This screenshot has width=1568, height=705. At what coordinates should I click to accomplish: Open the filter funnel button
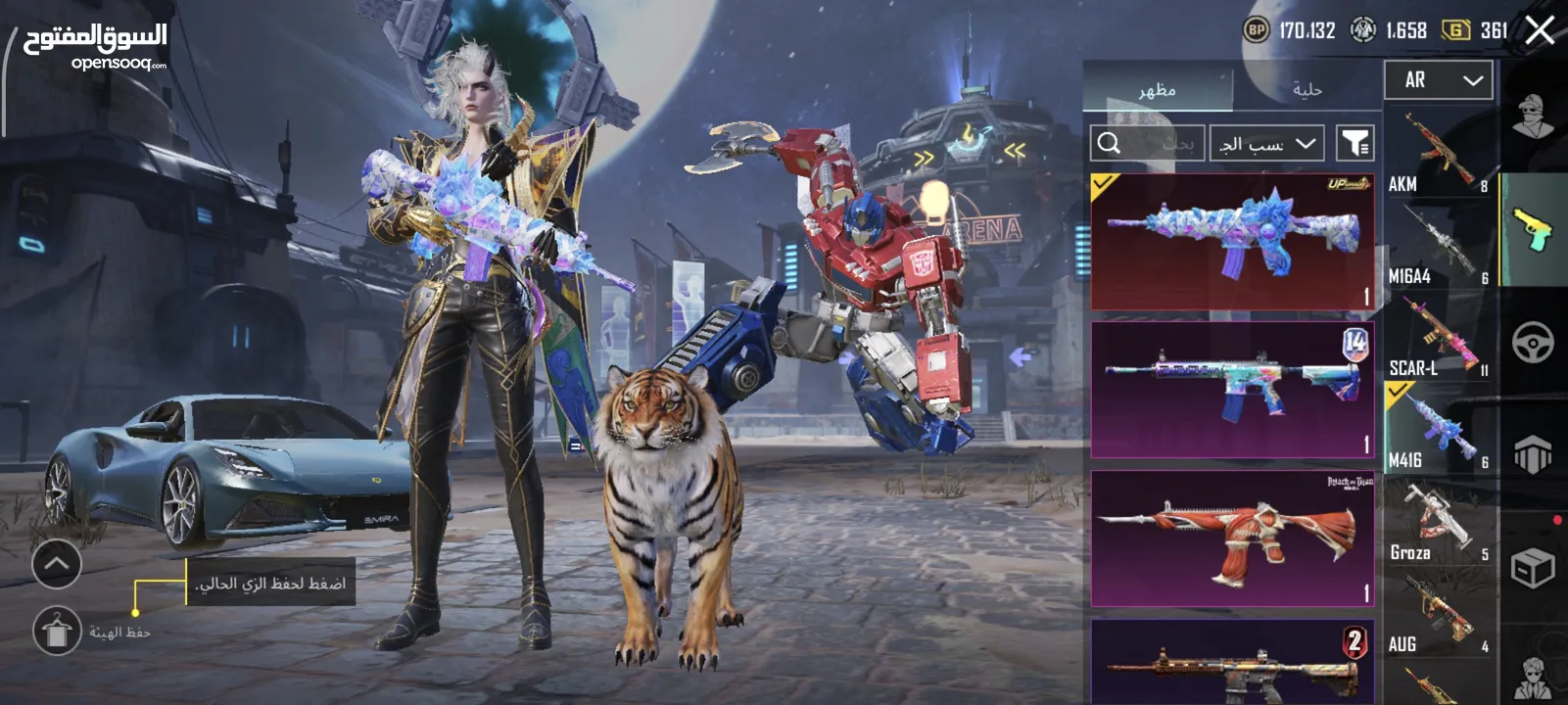click(x=1355, y=144)
